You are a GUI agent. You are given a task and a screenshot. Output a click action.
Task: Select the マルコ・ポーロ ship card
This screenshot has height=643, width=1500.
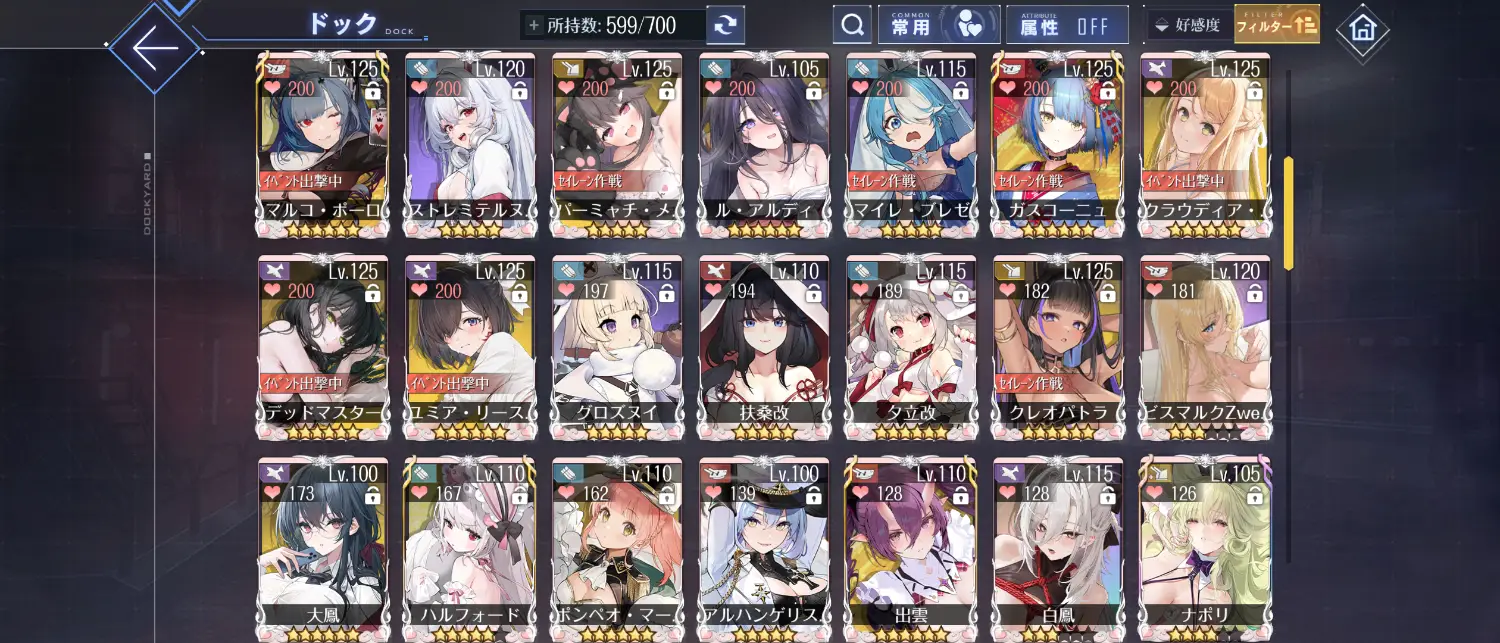click(323, 145)
